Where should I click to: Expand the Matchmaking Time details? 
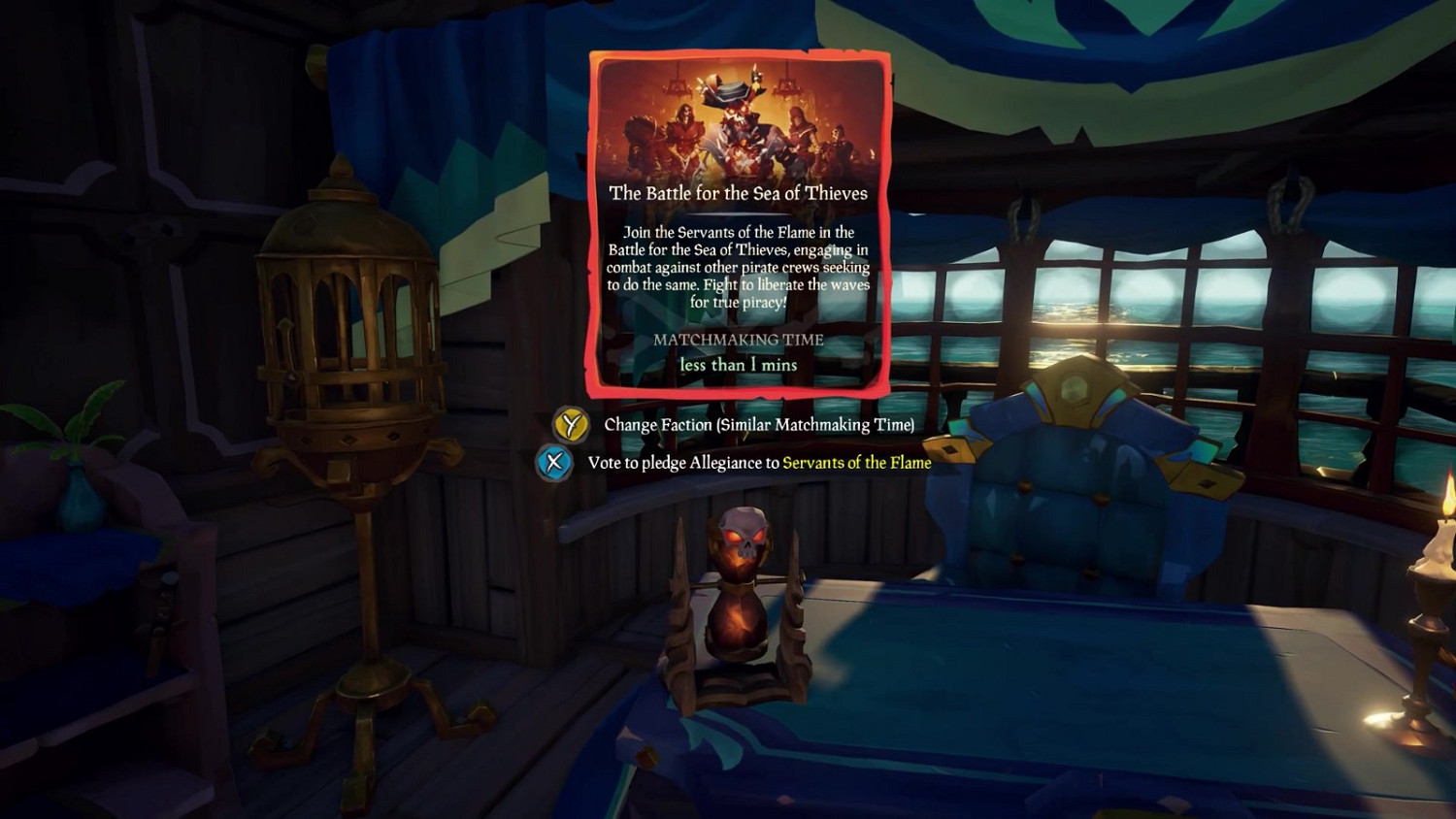pyautogui.click(x=740, y=340)
